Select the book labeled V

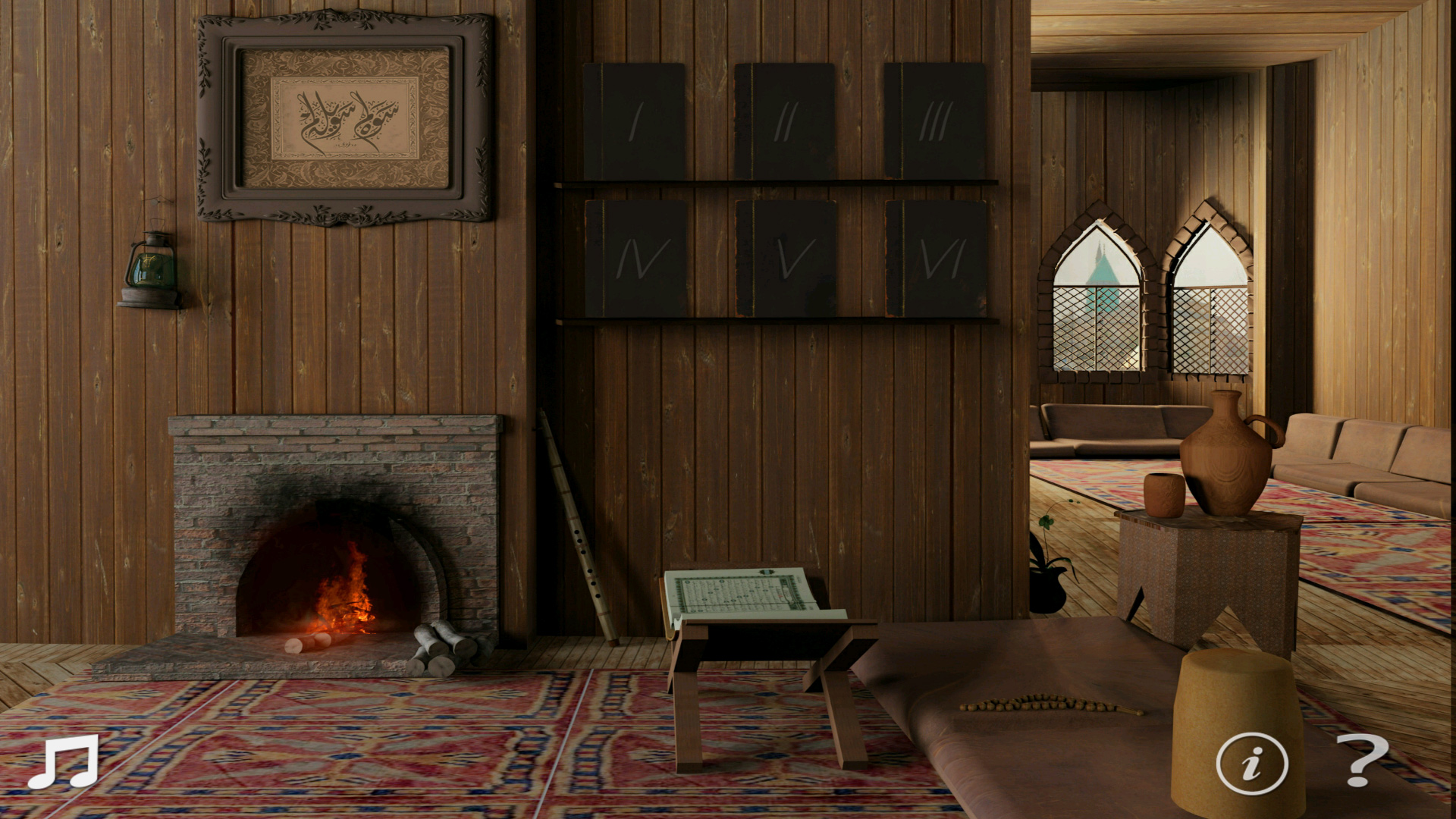point(786,259)
